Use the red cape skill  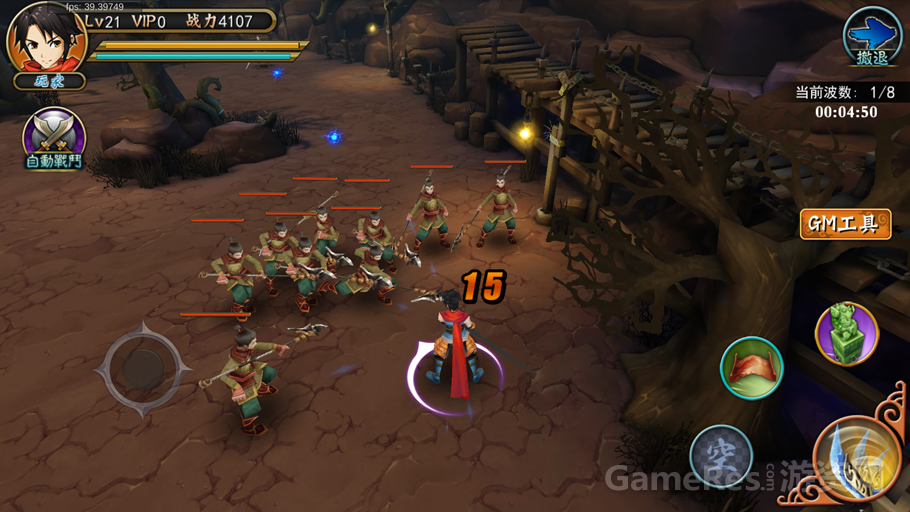click(x=751, y=368)
